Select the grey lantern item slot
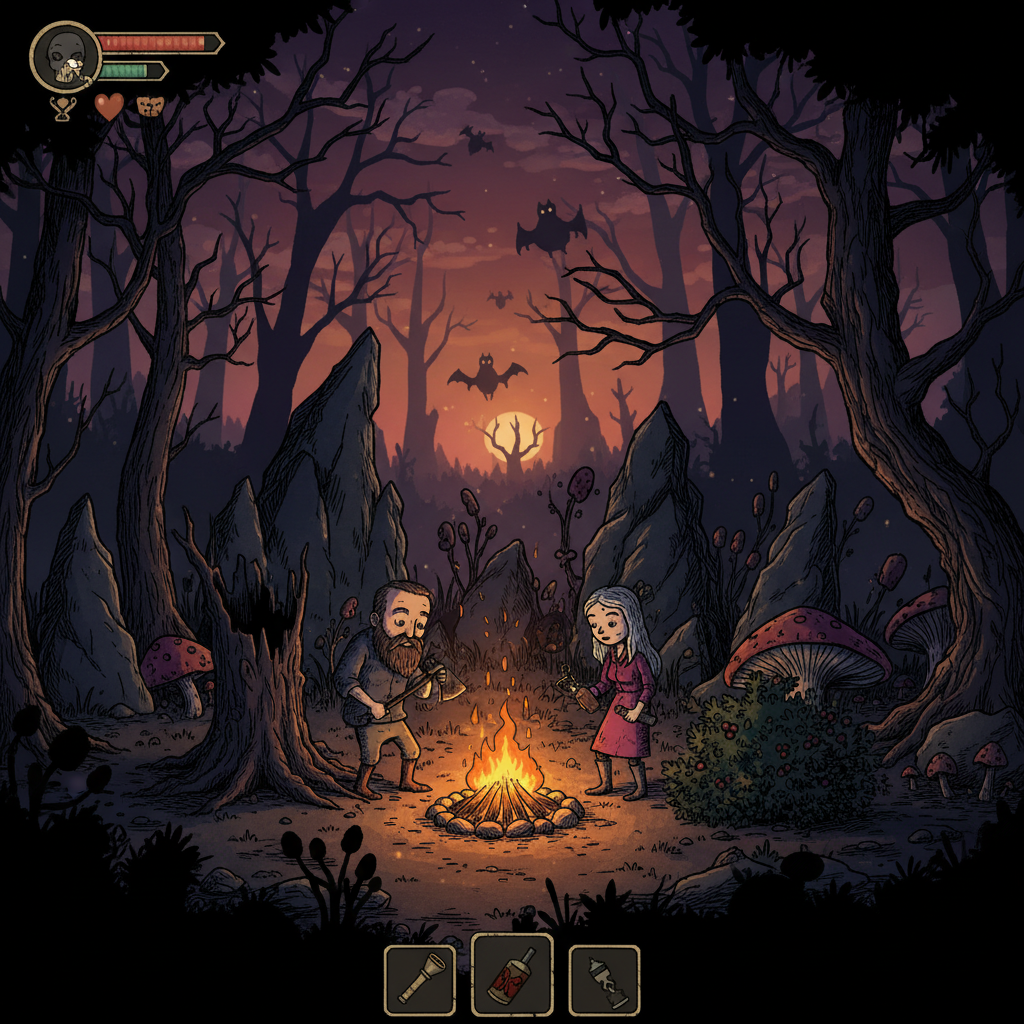 click(604, 980)
